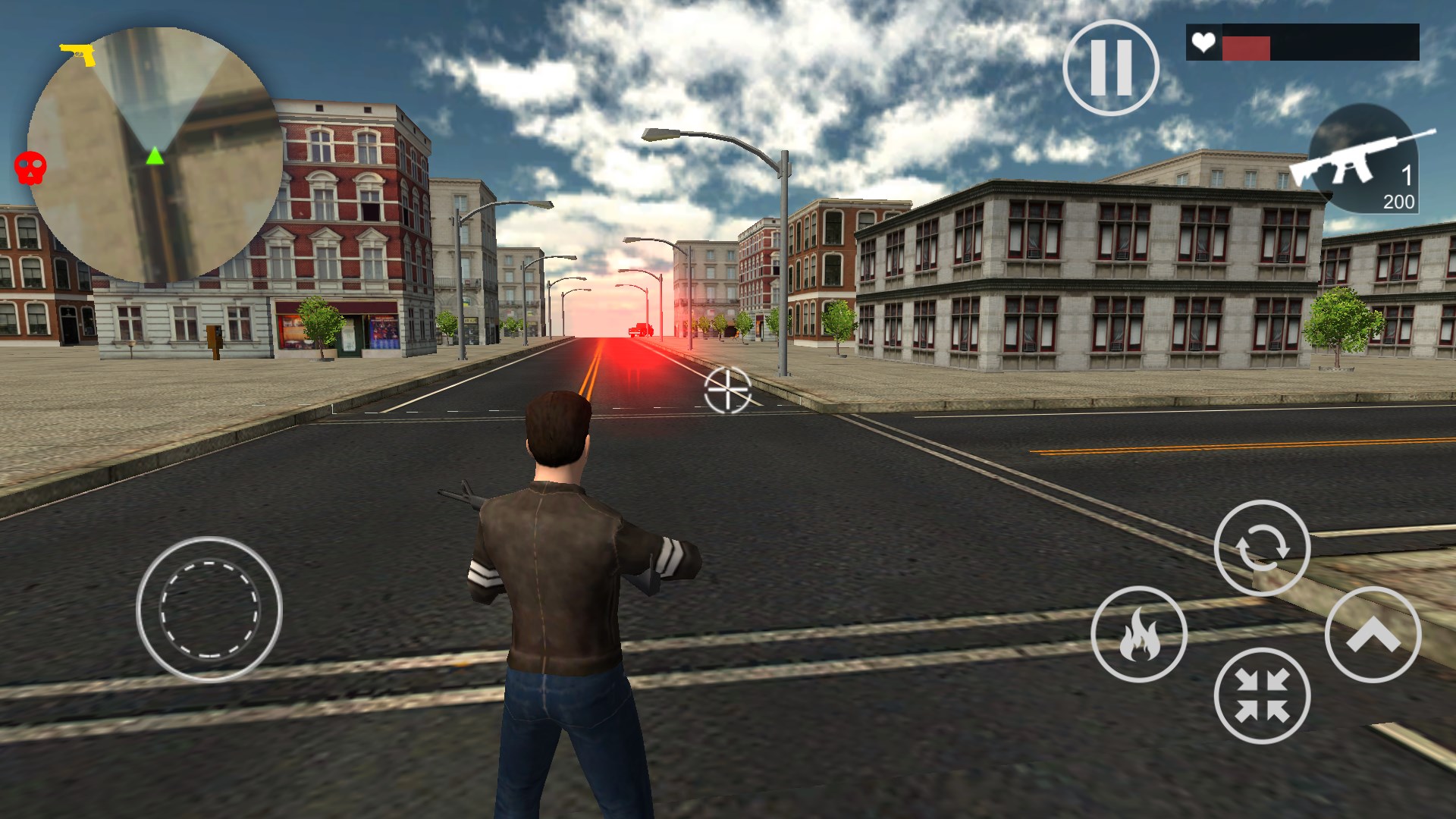The height and width of the screenshot is (819, 1456).
Task: Select the green triangle player marker
Action: 155,156
